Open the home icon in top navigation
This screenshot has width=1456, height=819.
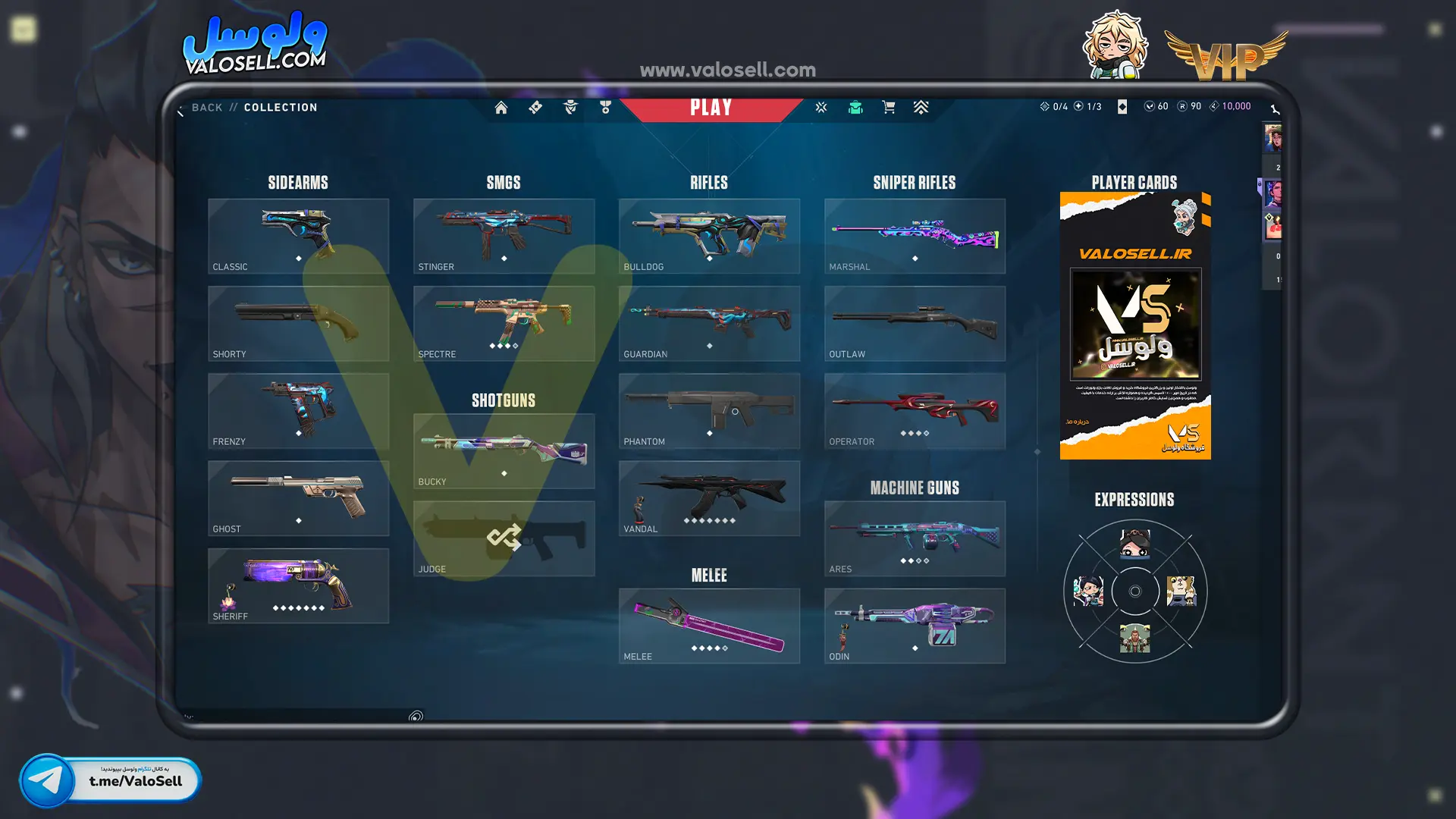pyautogui.click(x=501, y=108)
